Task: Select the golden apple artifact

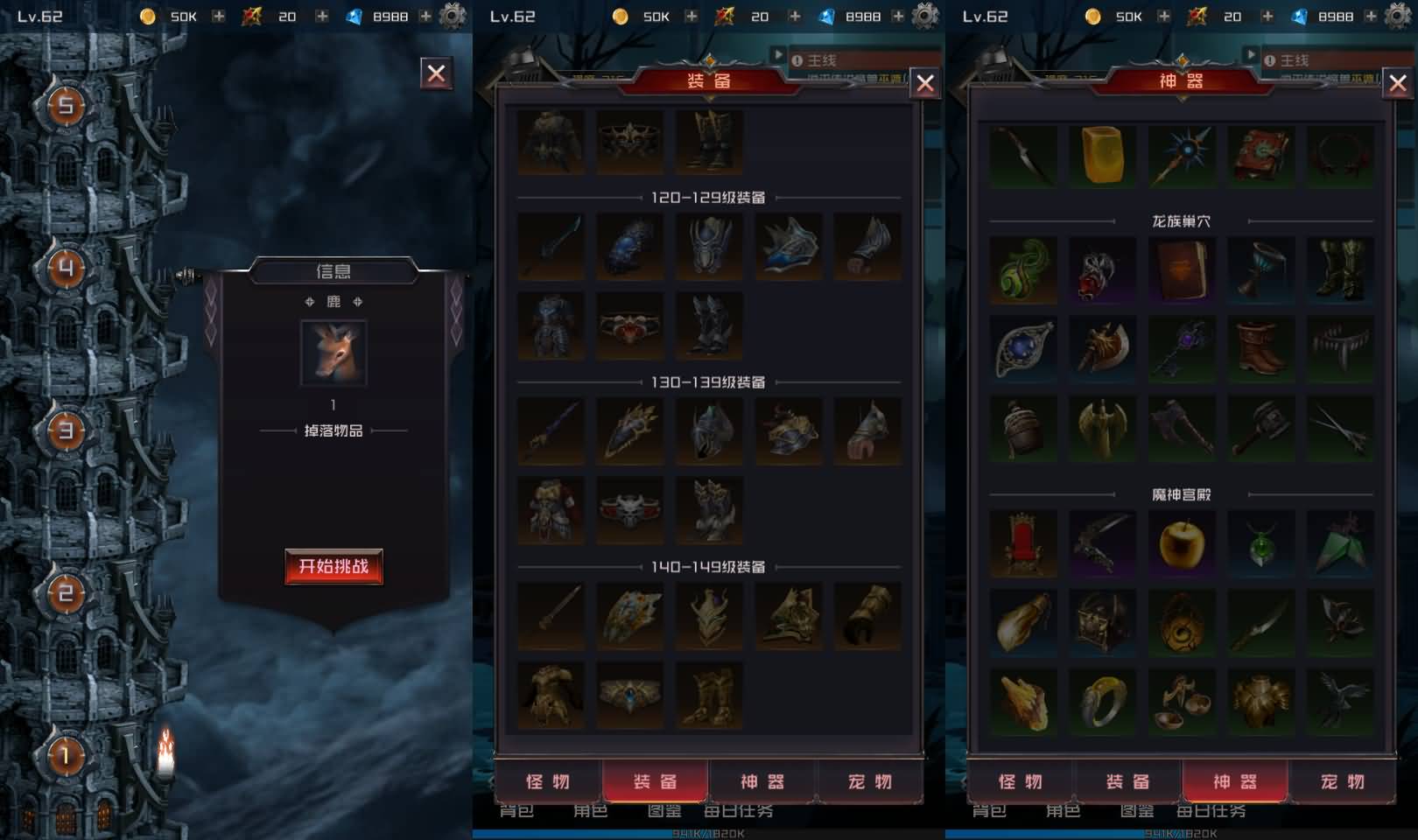Action: coord(1181,543)
